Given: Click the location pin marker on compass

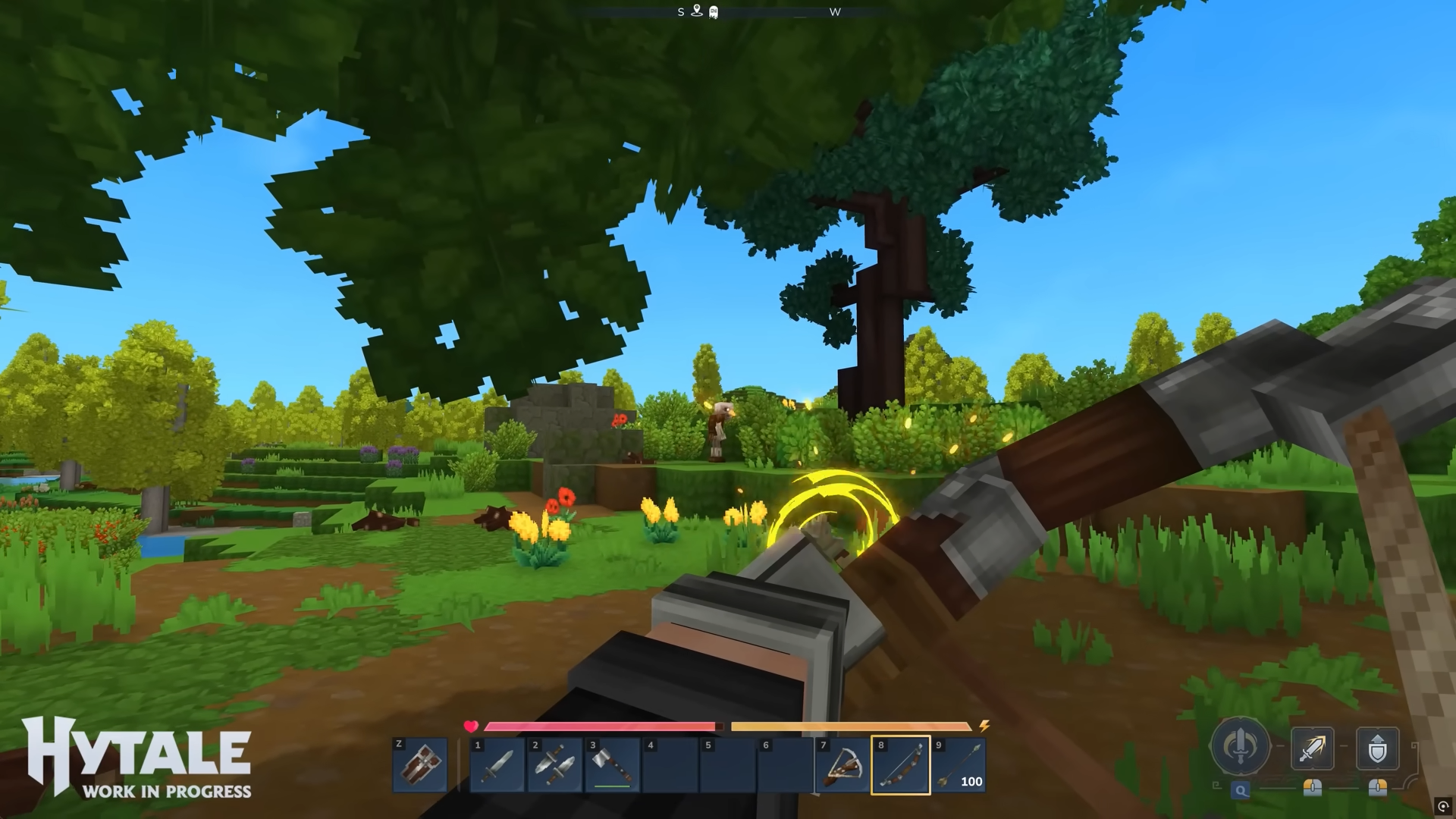Looking at the screenshot, I should click(x=697, y=11).
